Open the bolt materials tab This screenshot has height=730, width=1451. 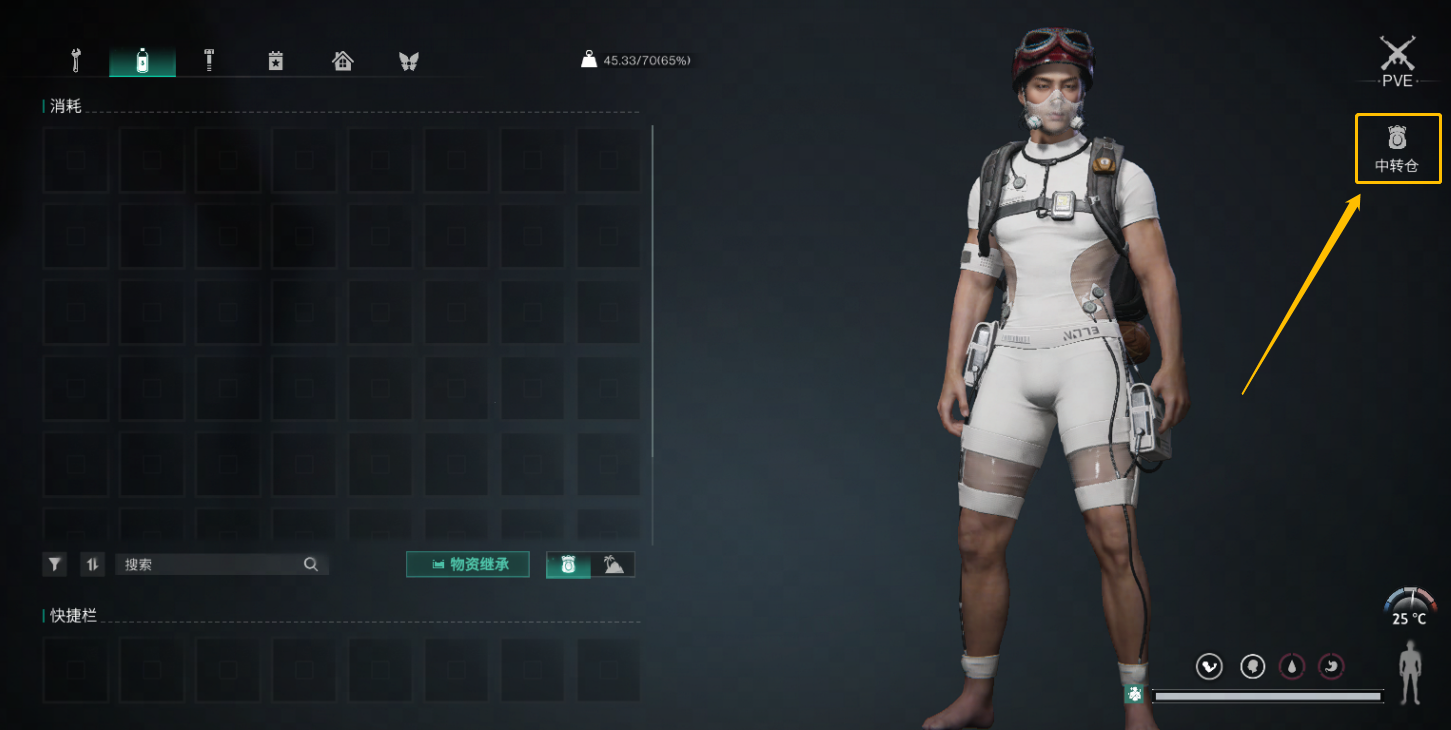[209, 61]
